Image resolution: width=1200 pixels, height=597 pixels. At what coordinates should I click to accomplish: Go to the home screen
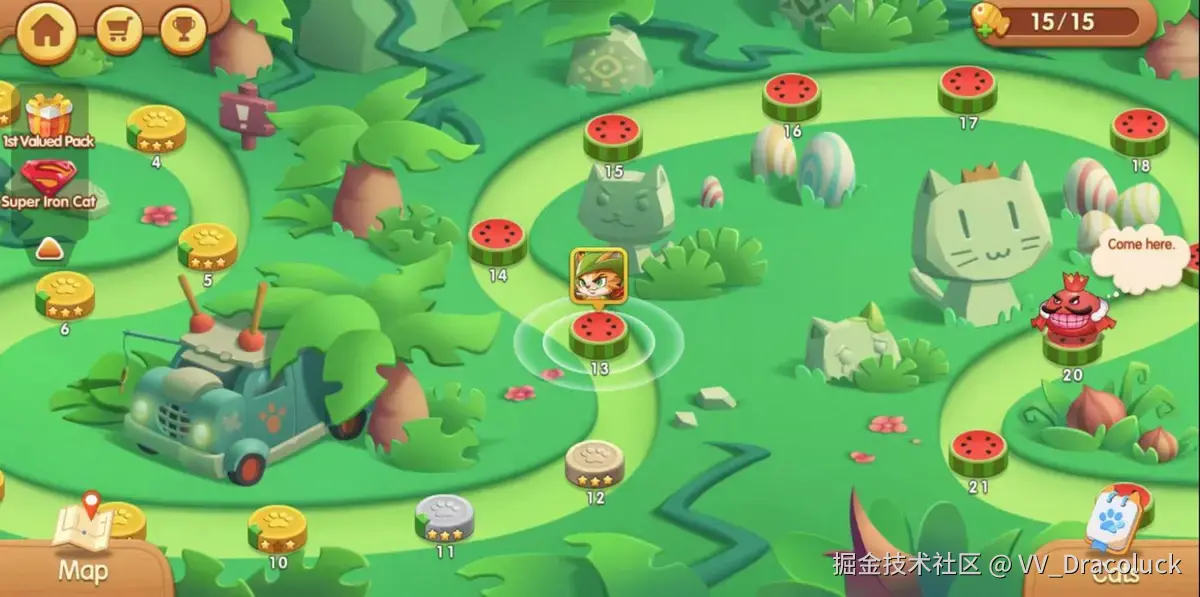click(46, 30)
